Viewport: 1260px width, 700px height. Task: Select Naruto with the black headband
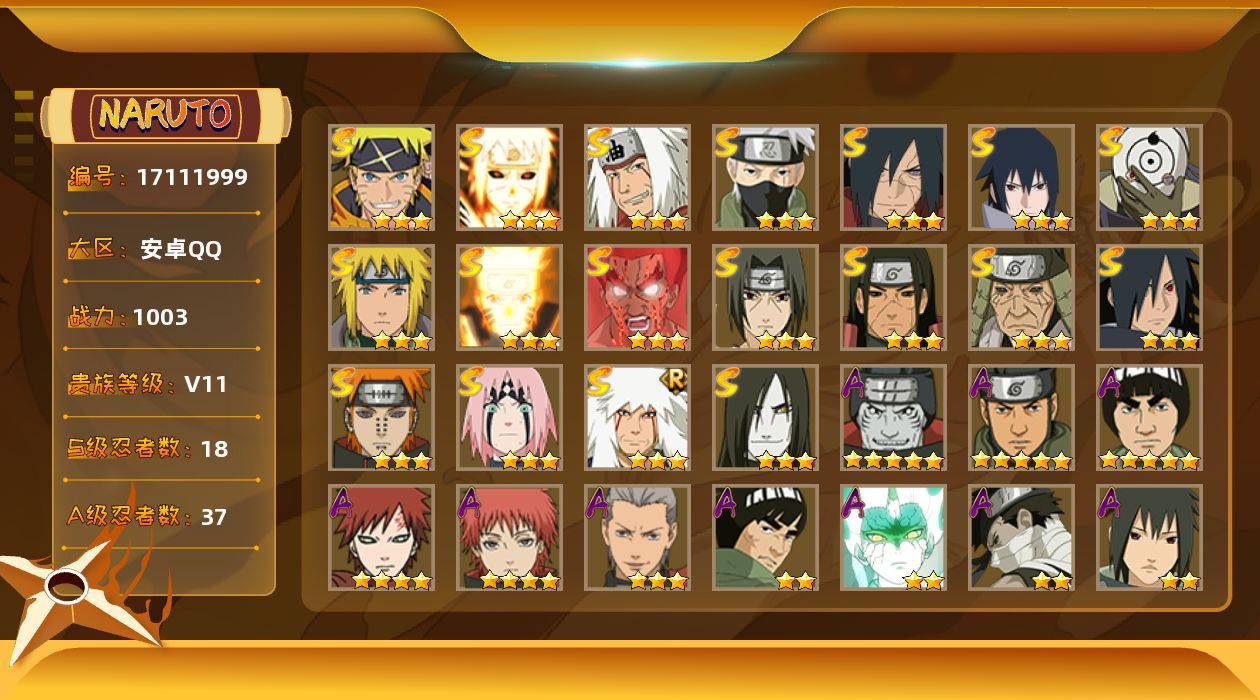pos(381,177)
